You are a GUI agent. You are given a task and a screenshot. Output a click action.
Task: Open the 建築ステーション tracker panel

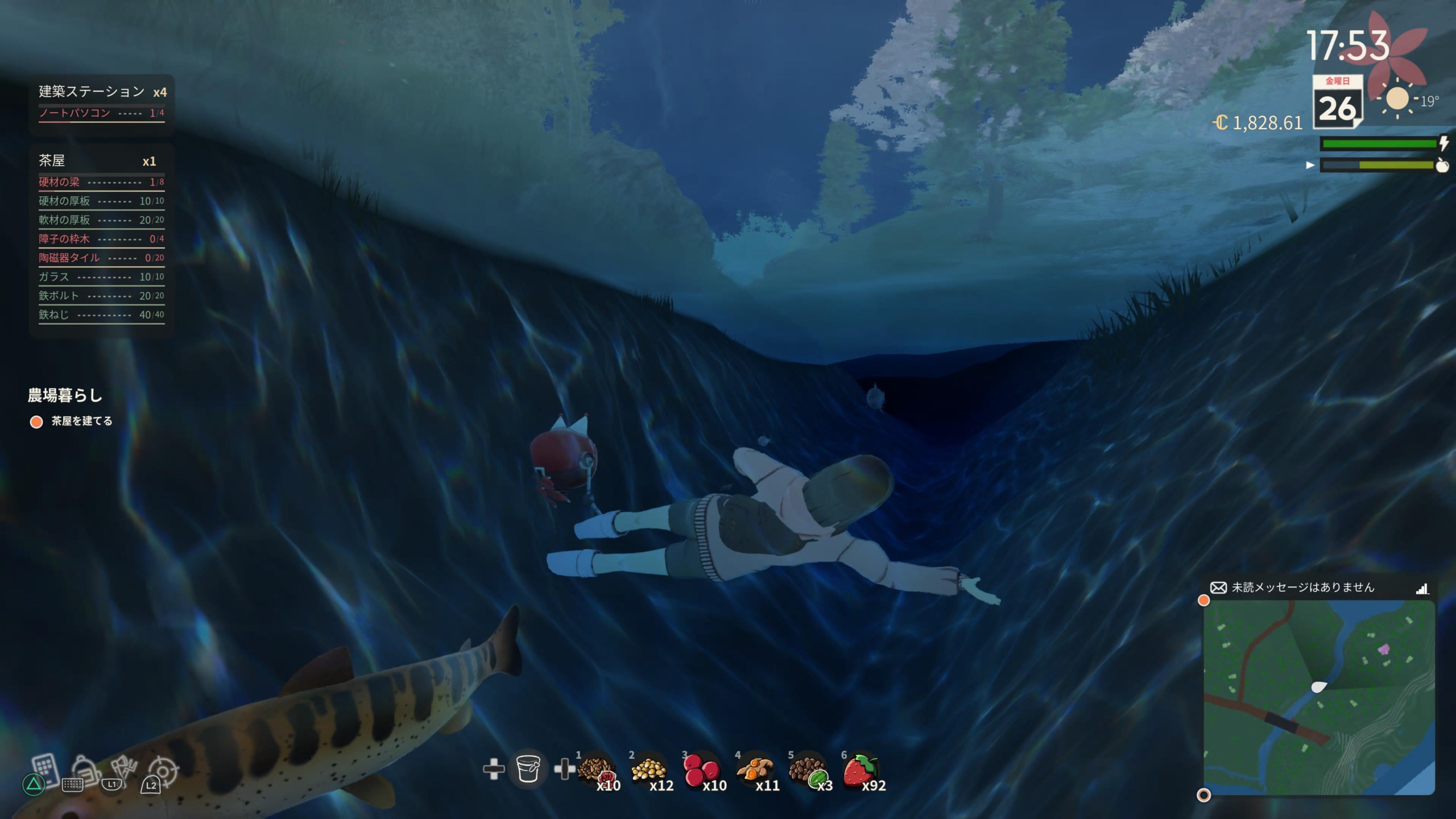click(x=101, y=92)
